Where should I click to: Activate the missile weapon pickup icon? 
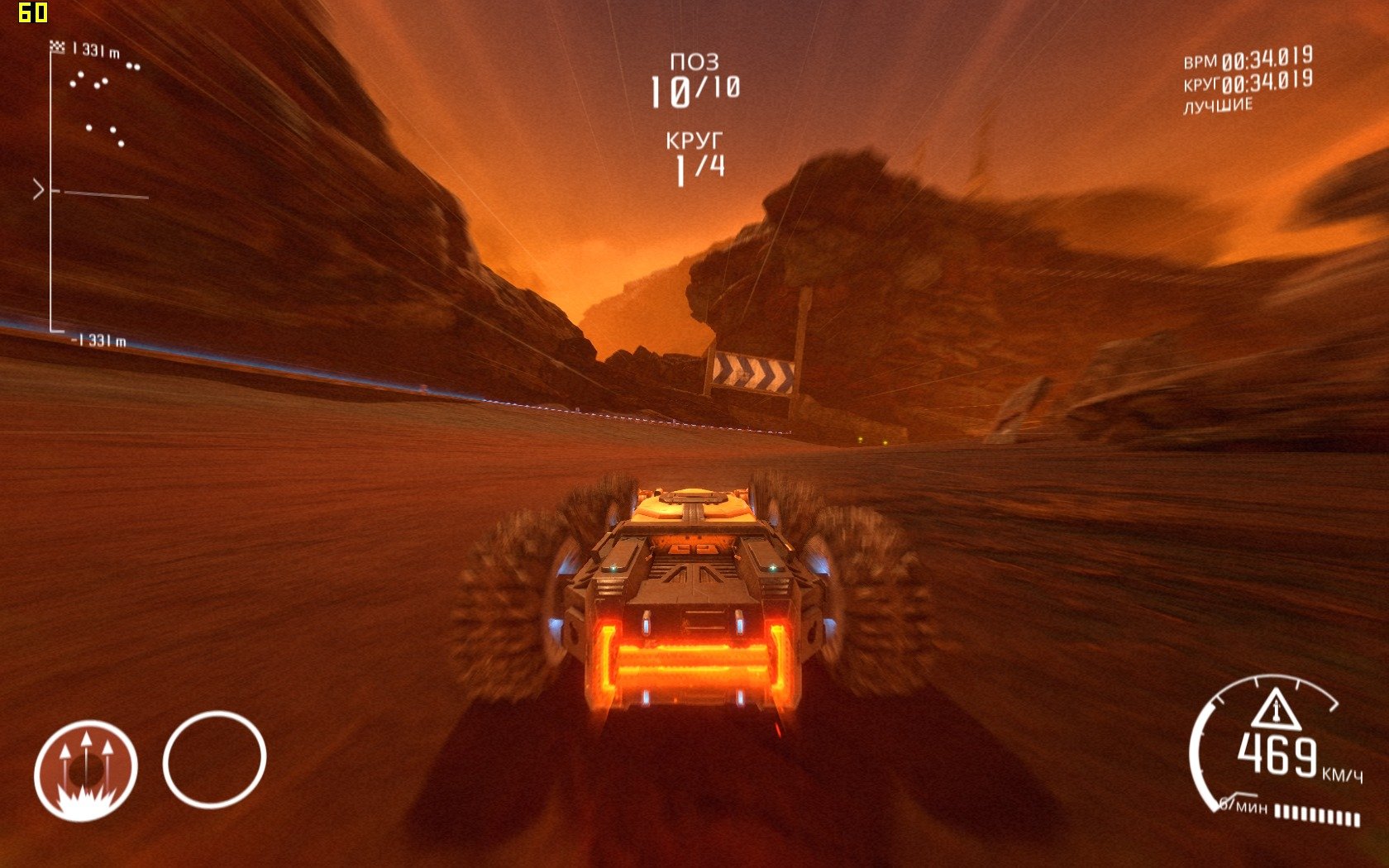pyautogui.click(x=85, y=770)
